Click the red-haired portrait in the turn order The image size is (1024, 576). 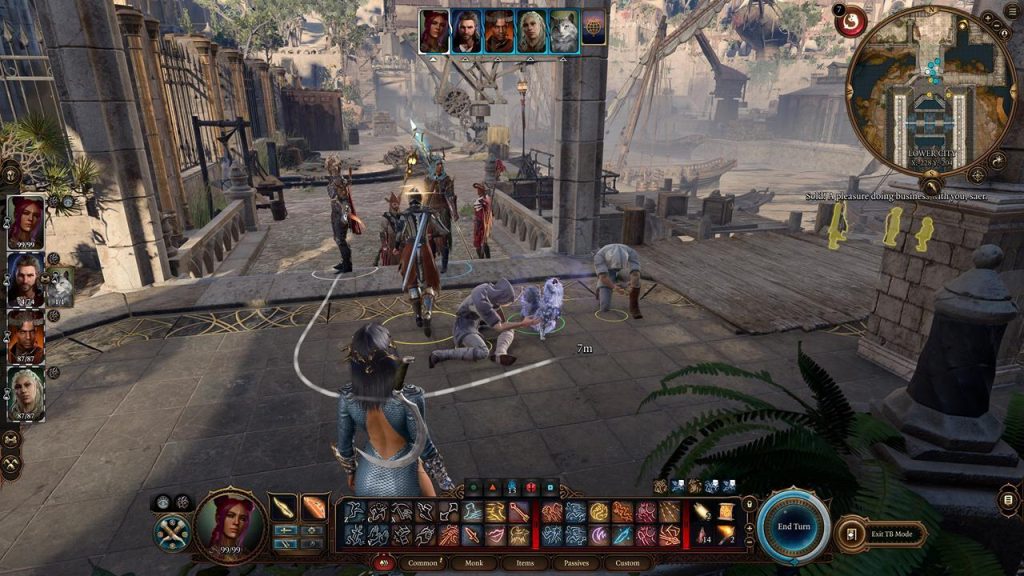click(x=434, y=31)
